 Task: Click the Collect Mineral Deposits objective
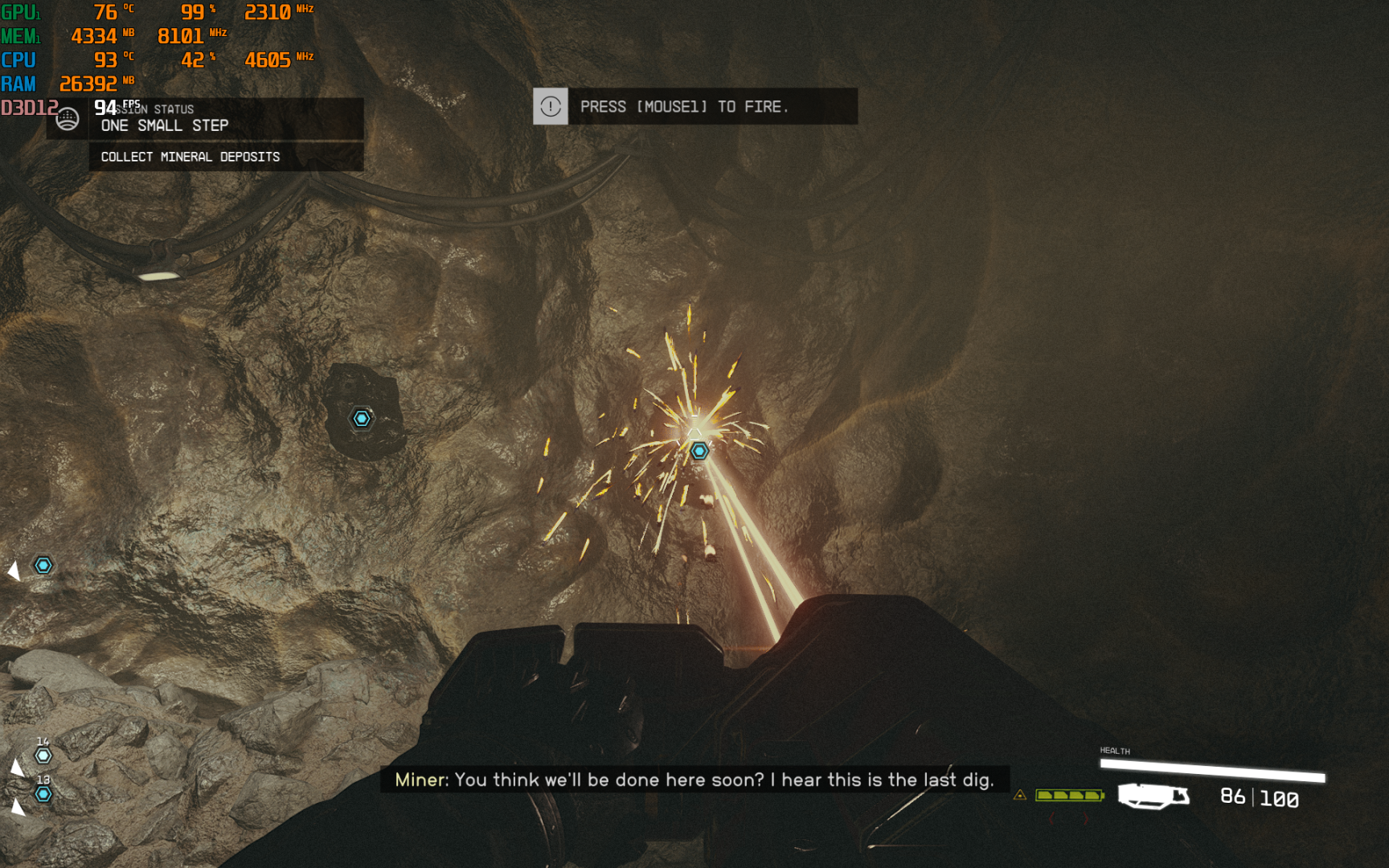coord(191,157)
